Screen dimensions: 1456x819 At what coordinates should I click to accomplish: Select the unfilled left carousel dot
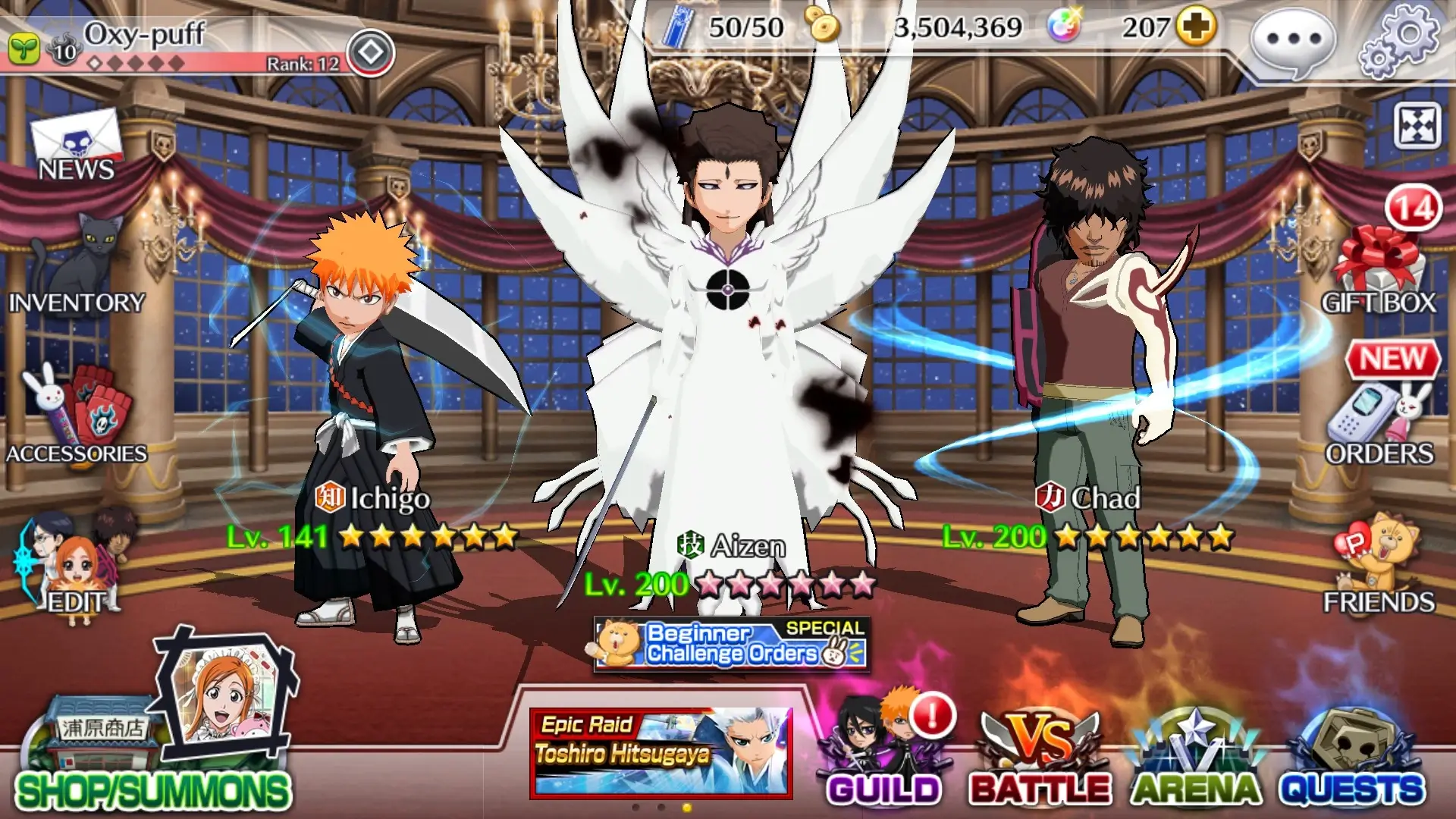[x=635, y=807]
